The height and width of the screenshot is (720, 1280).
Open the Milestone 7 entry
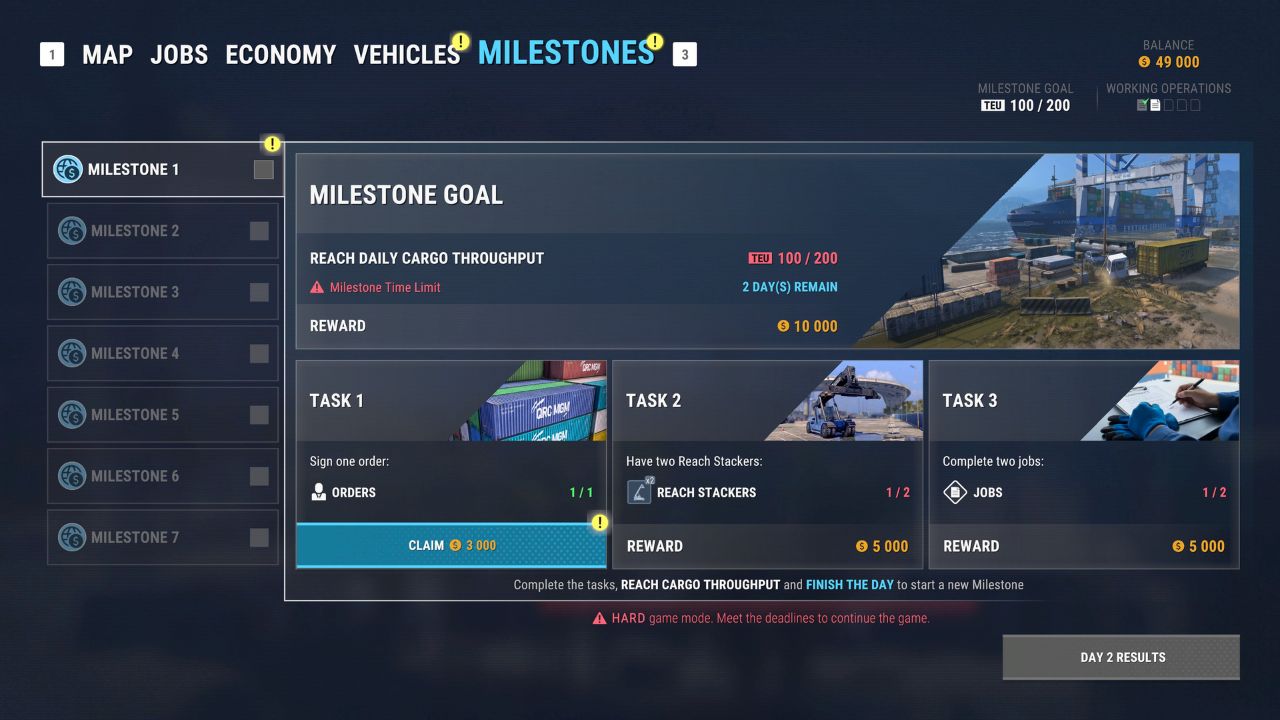click(x=163, y=537)
